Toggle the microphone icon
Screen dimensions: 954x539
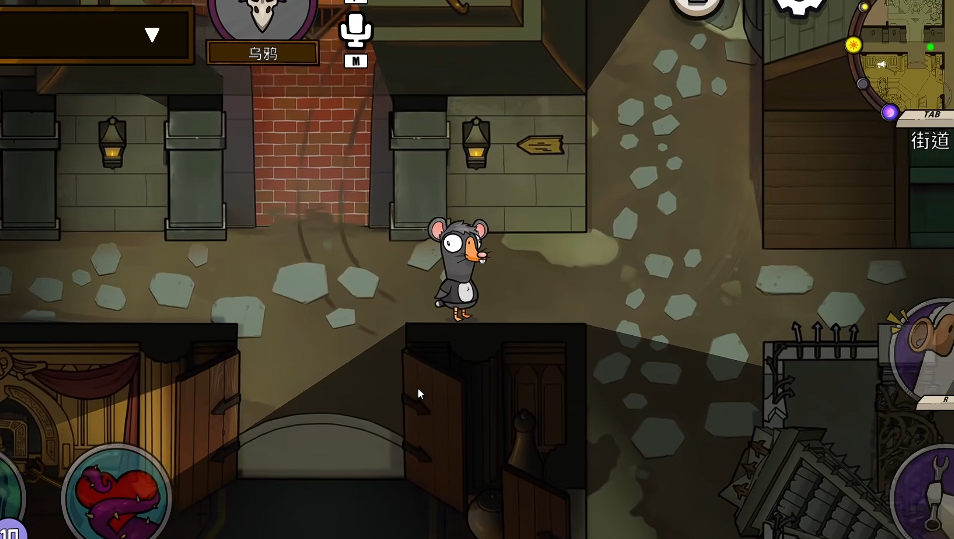(x=355, y=30)
